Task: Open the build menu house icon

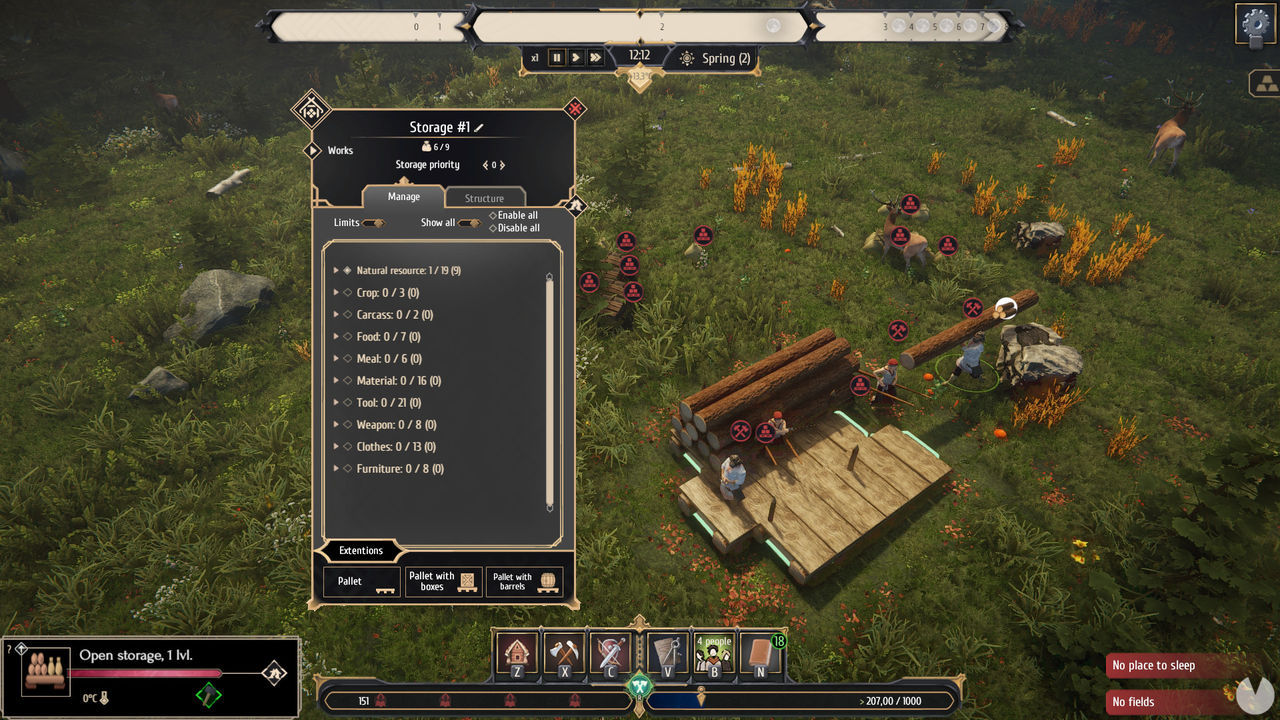Action: tap(517, 653)
